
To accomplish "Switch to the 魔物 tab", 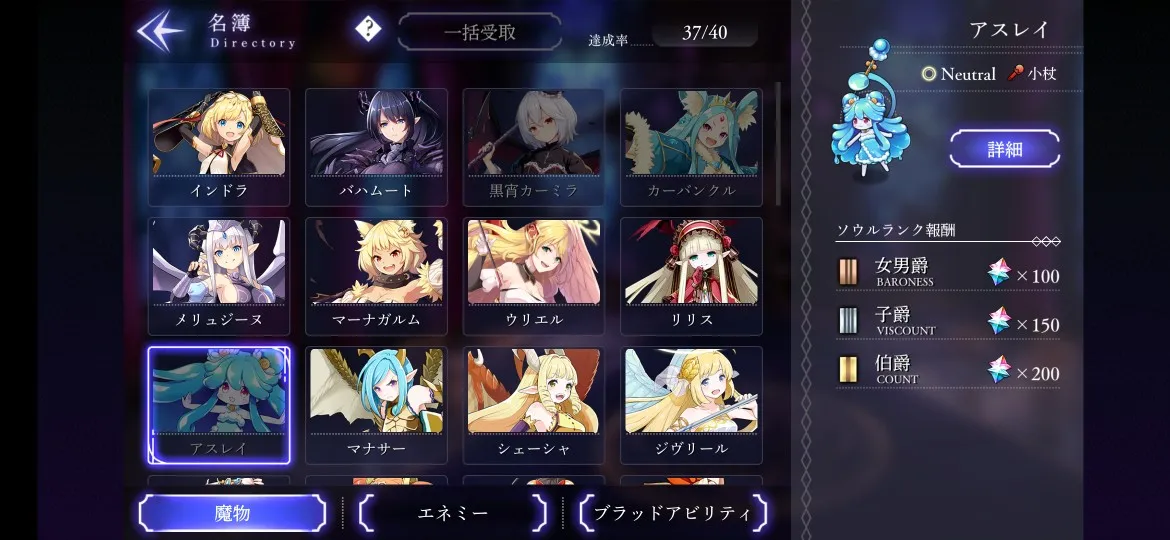I will point(232,513).
